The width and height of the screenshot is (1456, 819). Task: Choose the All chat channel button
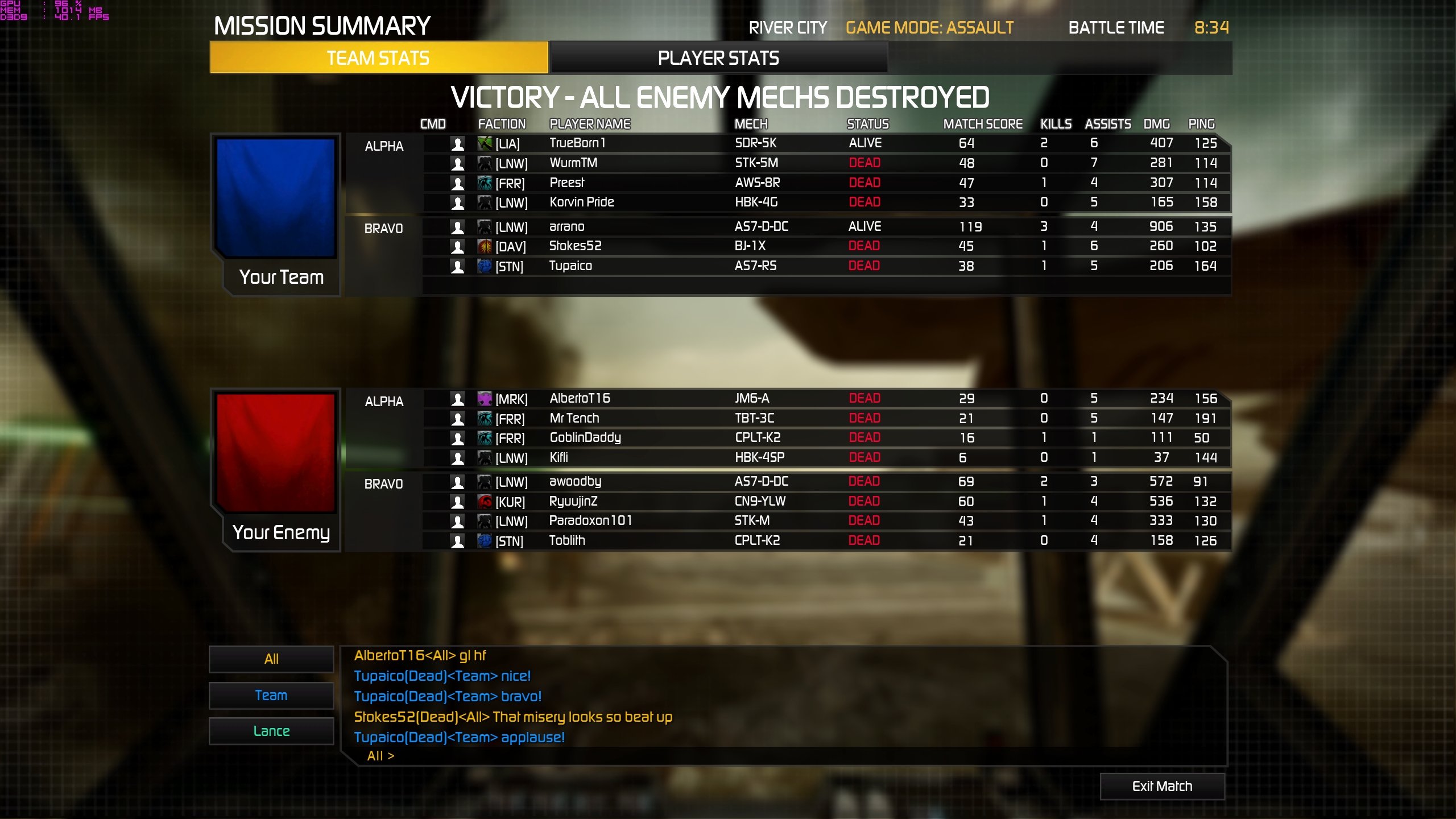pyautogui.click(x=271, y=659)
